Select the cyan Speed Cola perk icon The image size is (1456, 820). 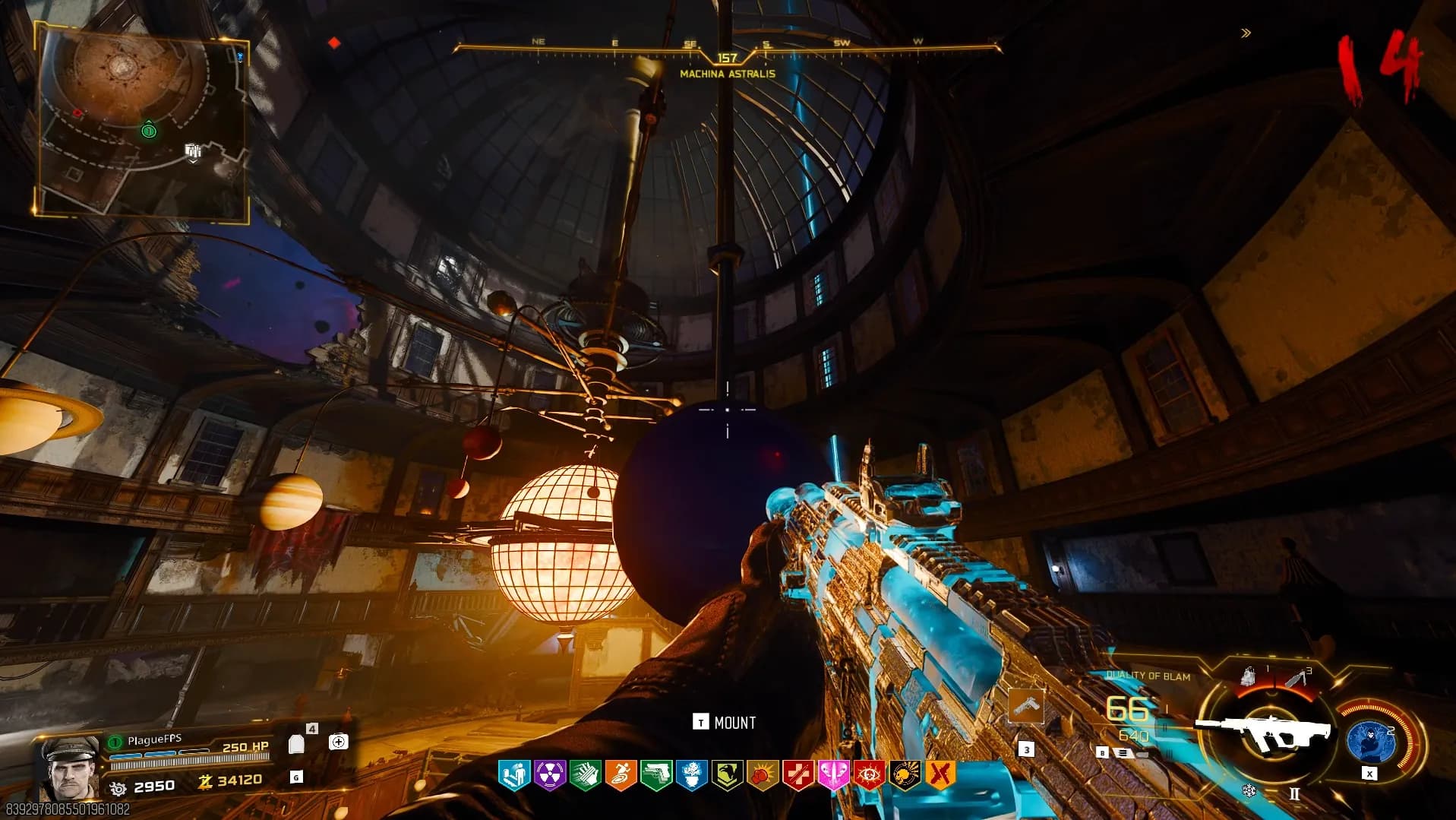point(514,775)
